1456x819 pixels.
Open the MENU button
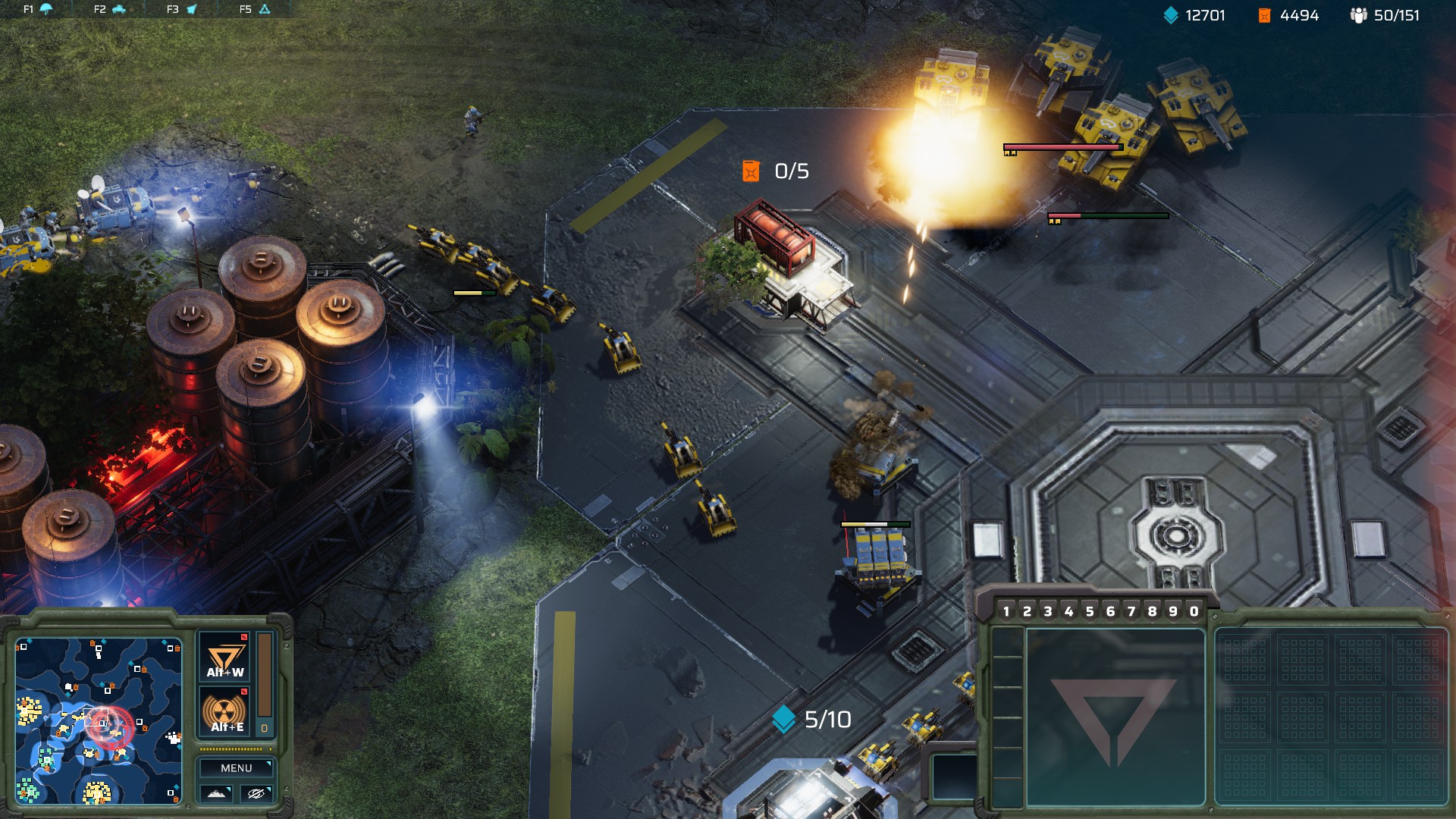tap(236, 768)
